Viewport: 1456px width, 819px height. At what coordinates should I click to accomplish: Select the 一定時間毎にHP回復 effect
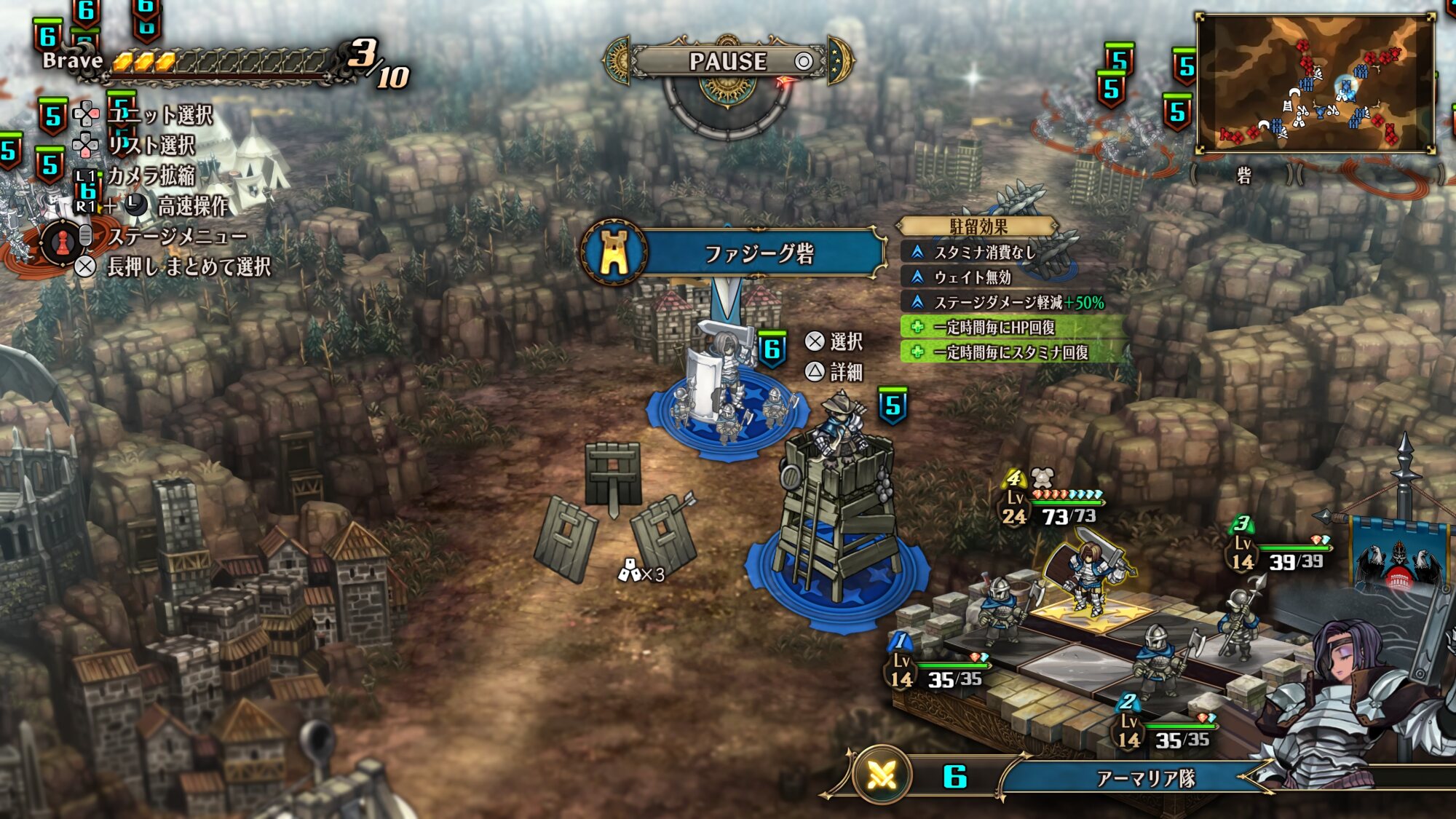click(994, 328)
